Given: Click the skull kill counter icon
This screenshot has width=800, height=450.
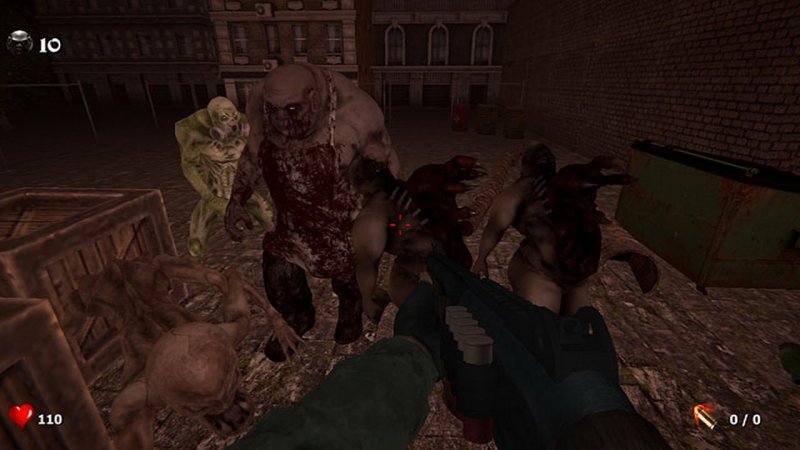Looking at the screenshot, I should tap(20, 43).
